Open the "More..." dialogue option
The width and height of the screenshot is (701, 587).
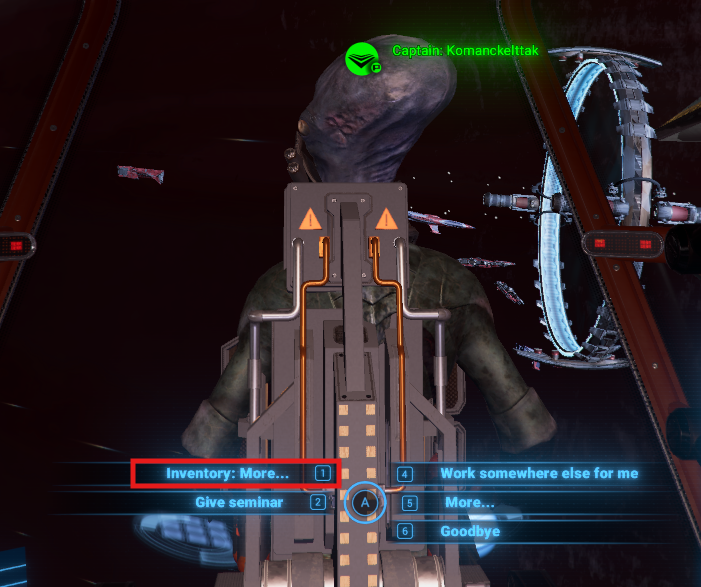pos(469,502)
